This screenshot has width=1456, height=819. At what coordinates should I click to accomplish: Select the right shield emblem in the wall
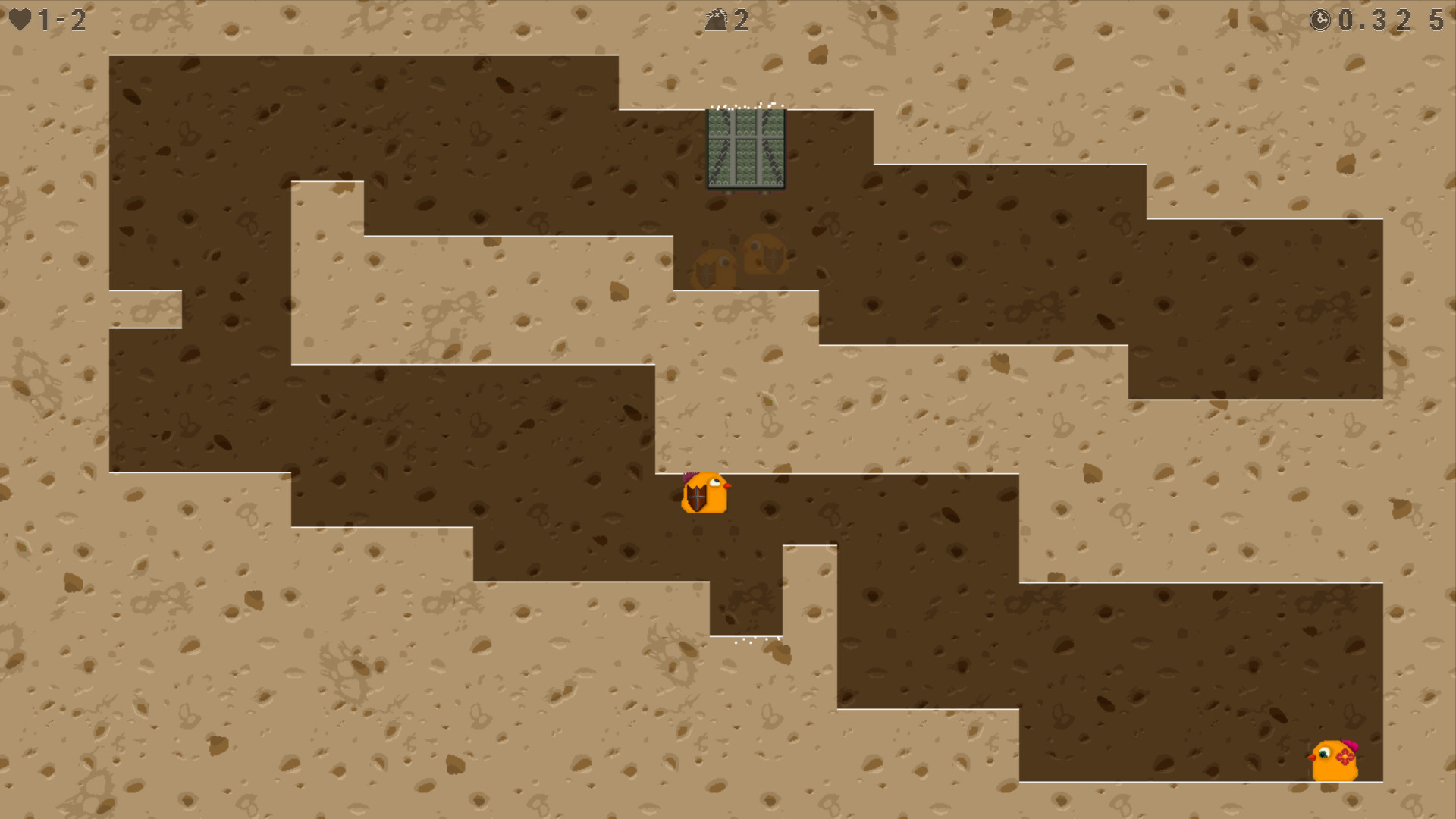[772, 258]
